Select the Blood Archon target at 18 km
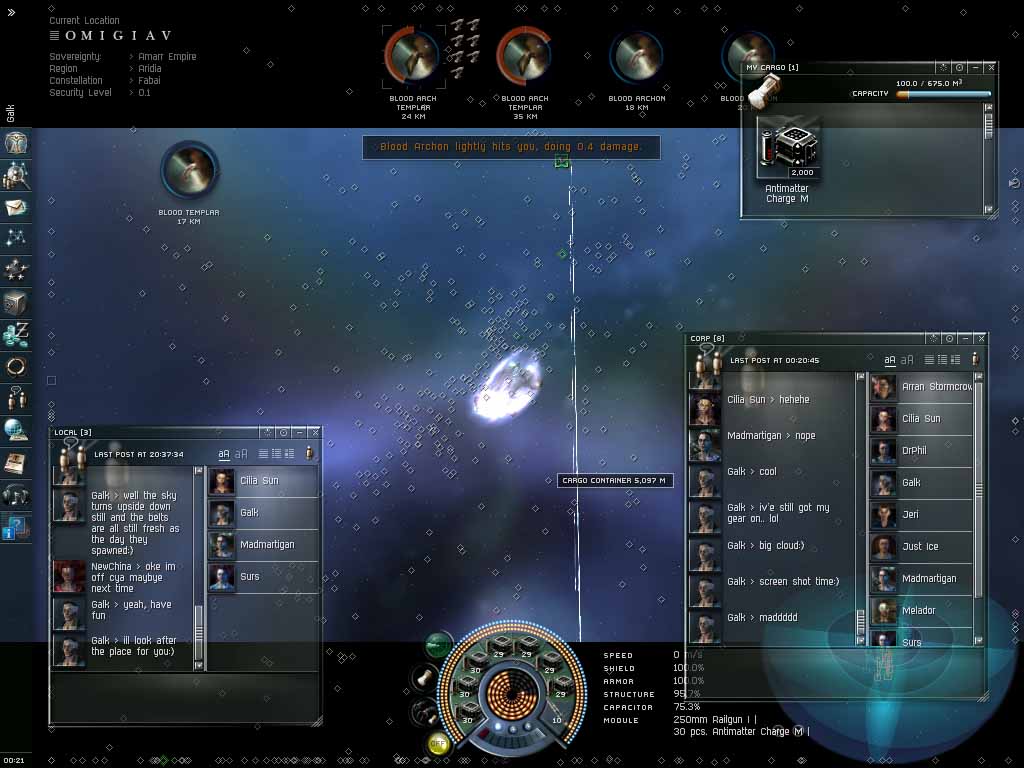This screenshot has width=1024, height=768. (636, 57)
